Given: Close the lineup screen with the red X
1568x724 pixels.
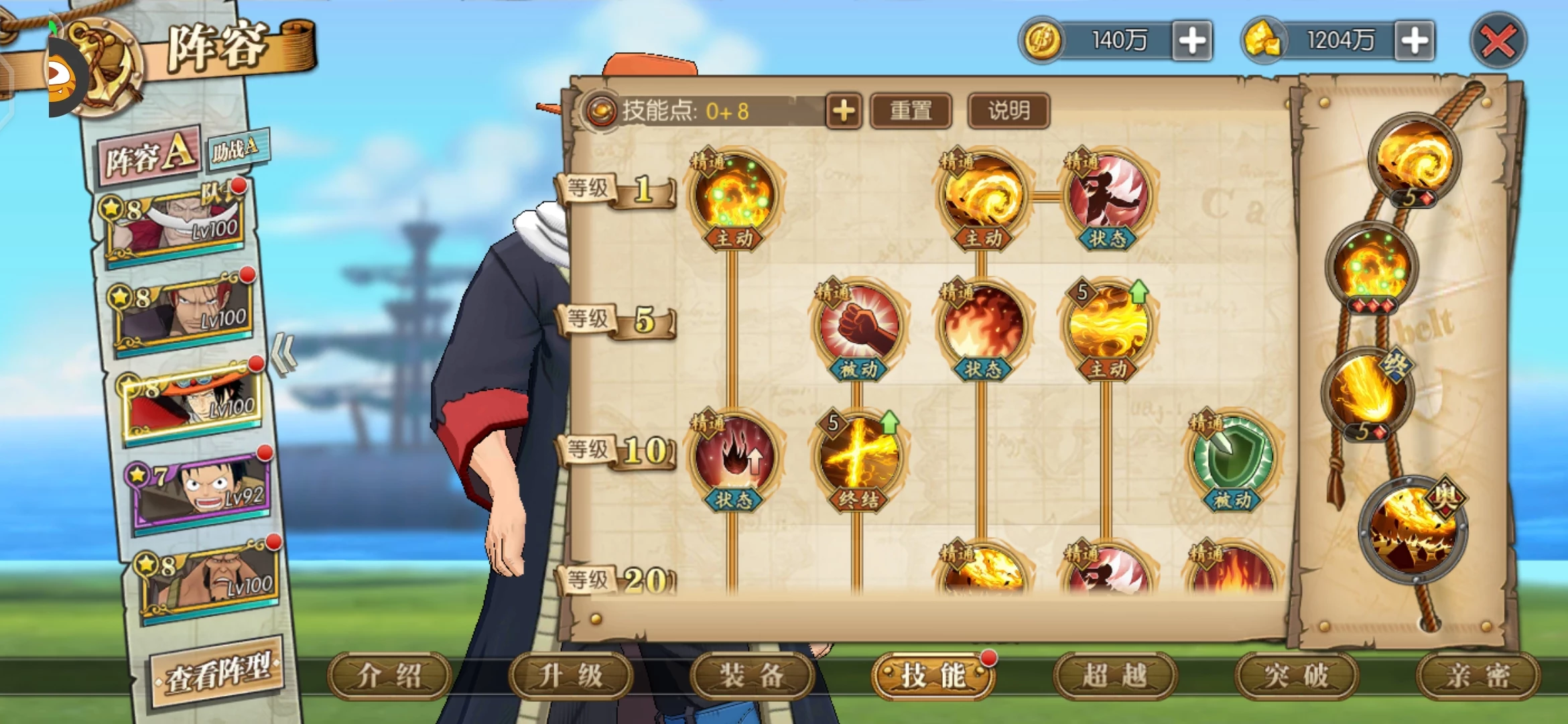Looking at the screenshot, I should [1498, 42].
